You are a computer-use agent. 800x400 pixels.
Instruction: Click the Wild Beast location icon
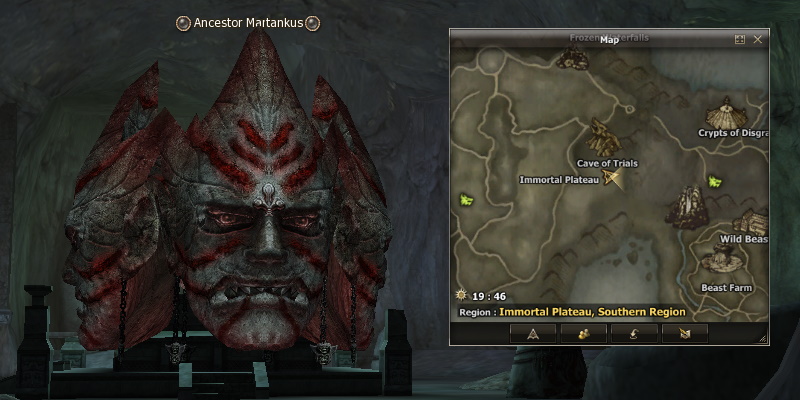(x=750, y=222)
